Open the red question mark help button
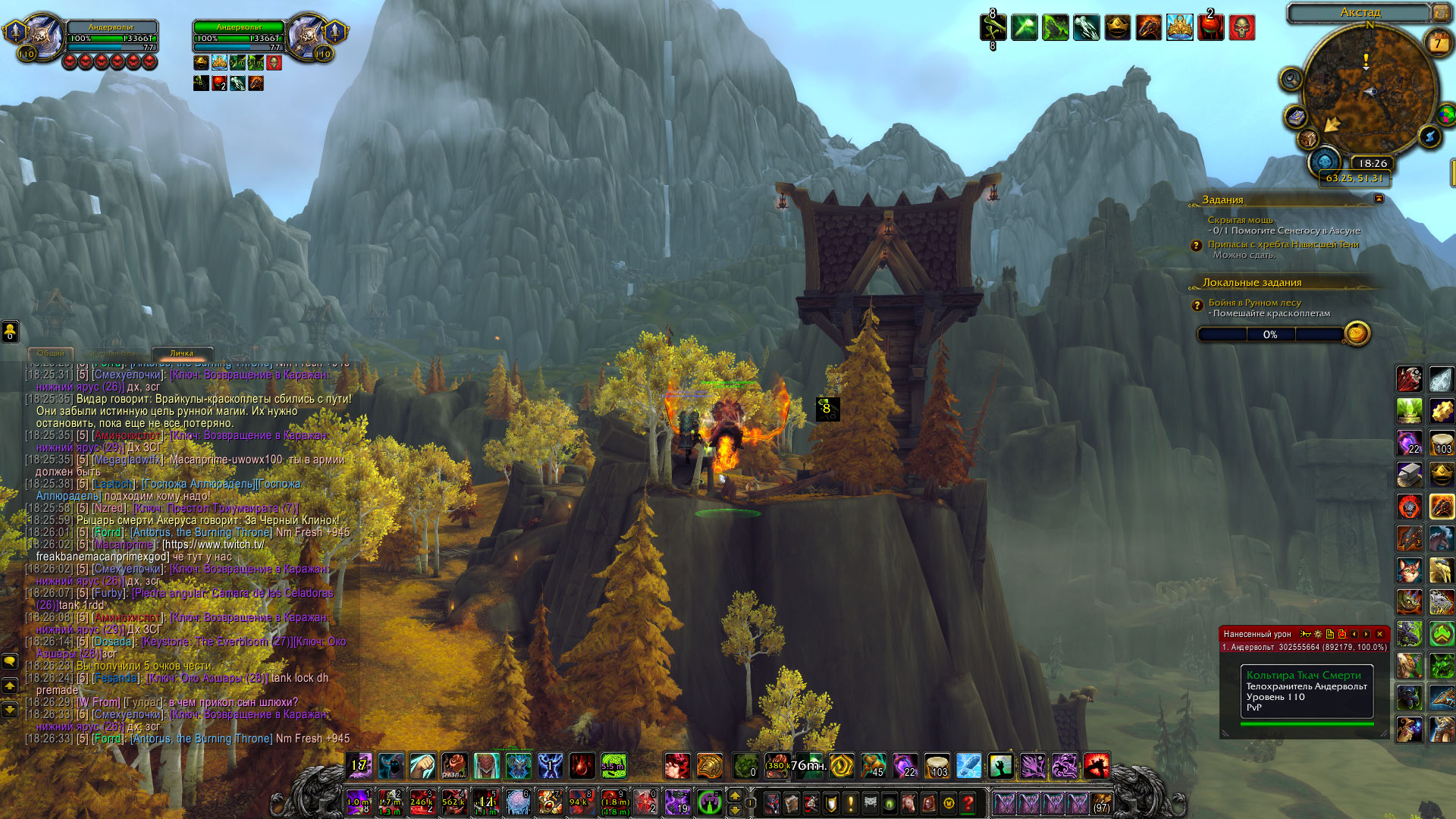The image size is (1456, 819). (x=968, y=802)
